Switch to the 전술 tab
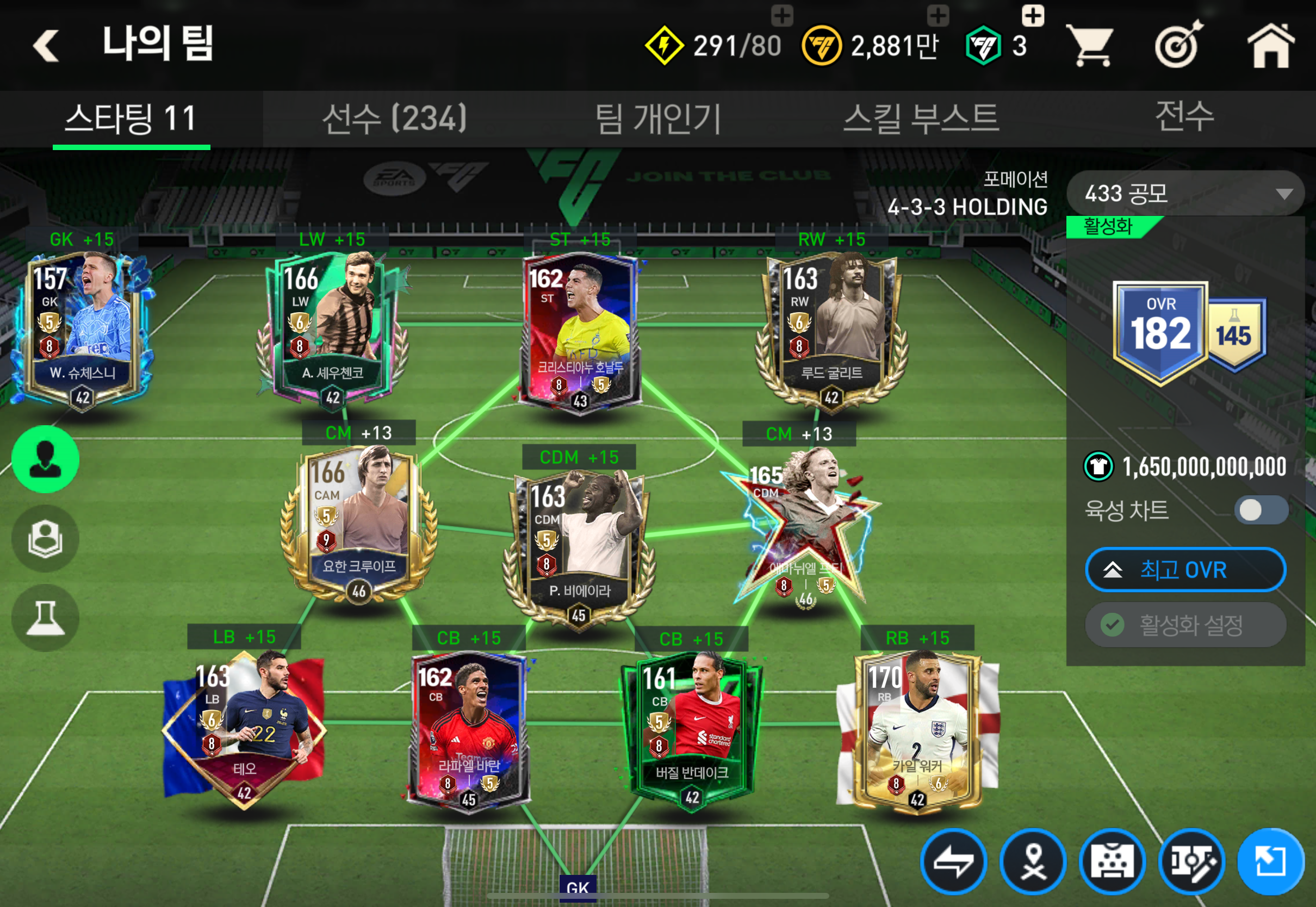The width and height of the screenshot is (1316, 907). 1184,117
